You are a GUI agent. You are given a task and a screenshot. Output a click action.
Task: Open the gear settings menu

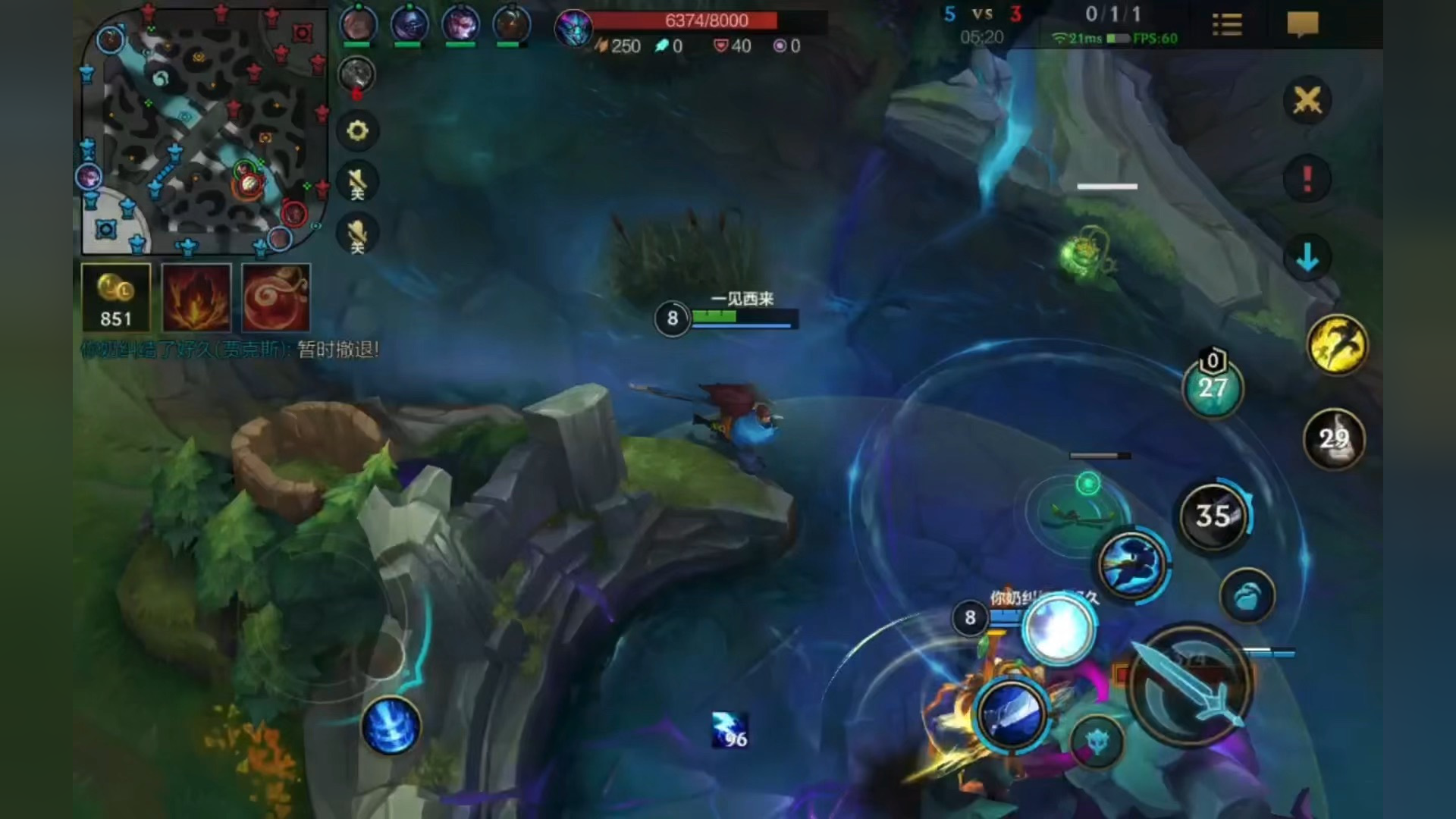point(357,131)
